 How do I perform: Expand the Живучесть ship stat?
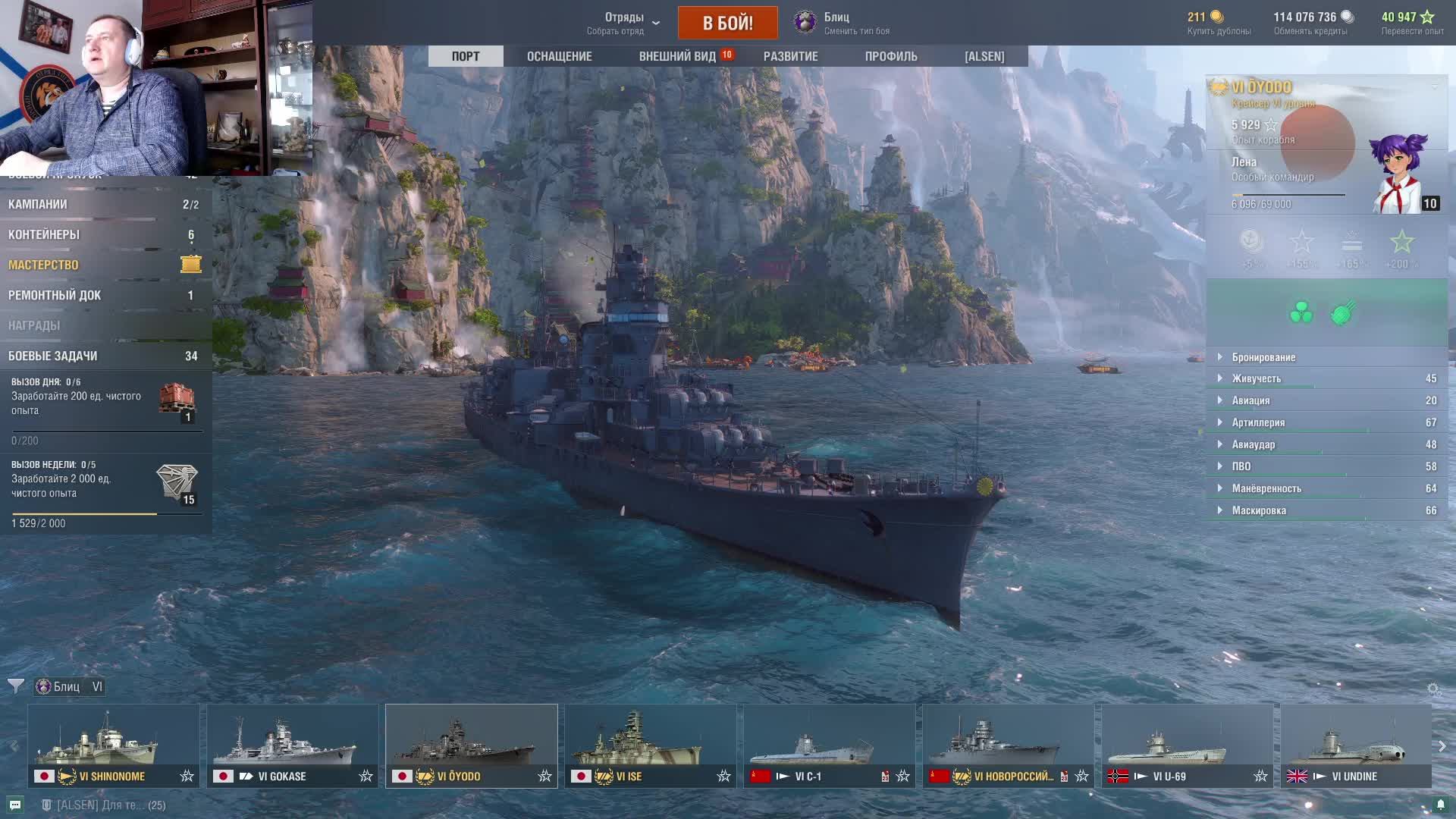1256,378
